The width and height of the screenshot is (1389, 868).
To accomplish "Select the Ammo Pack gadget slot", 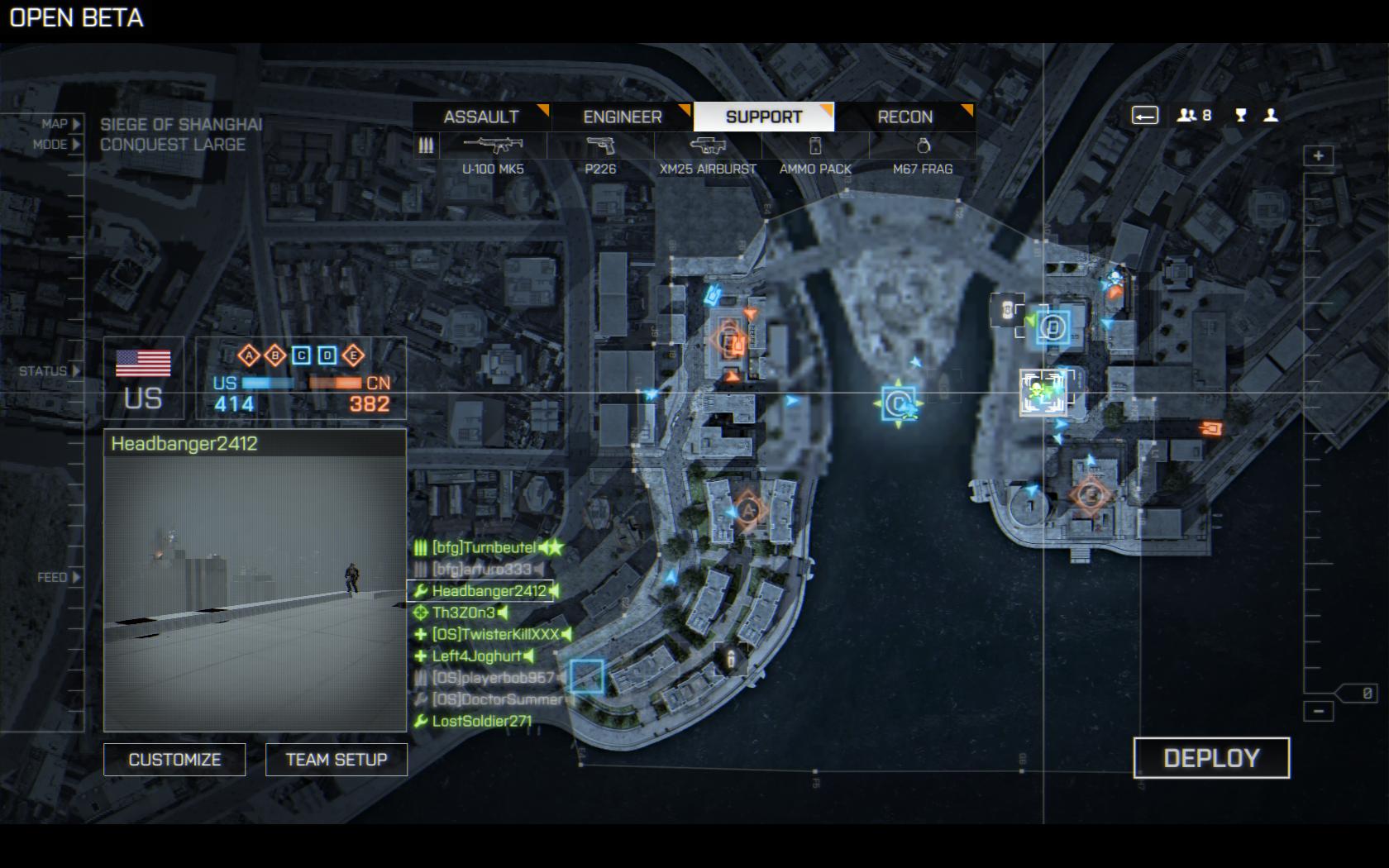I will pyautogui.click(x=815, y=147).
